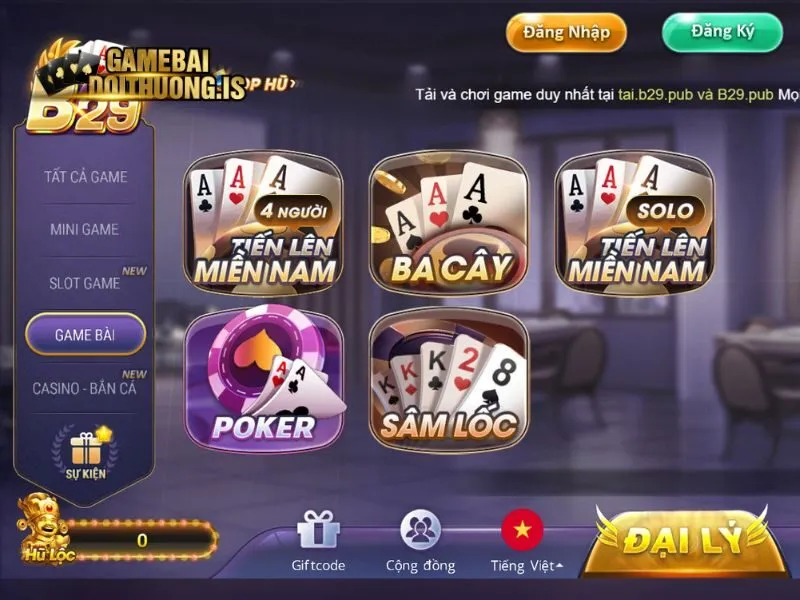Open the Đăng Ký registration button
This screenshot has height=600, width=800.
pos(722,32)
